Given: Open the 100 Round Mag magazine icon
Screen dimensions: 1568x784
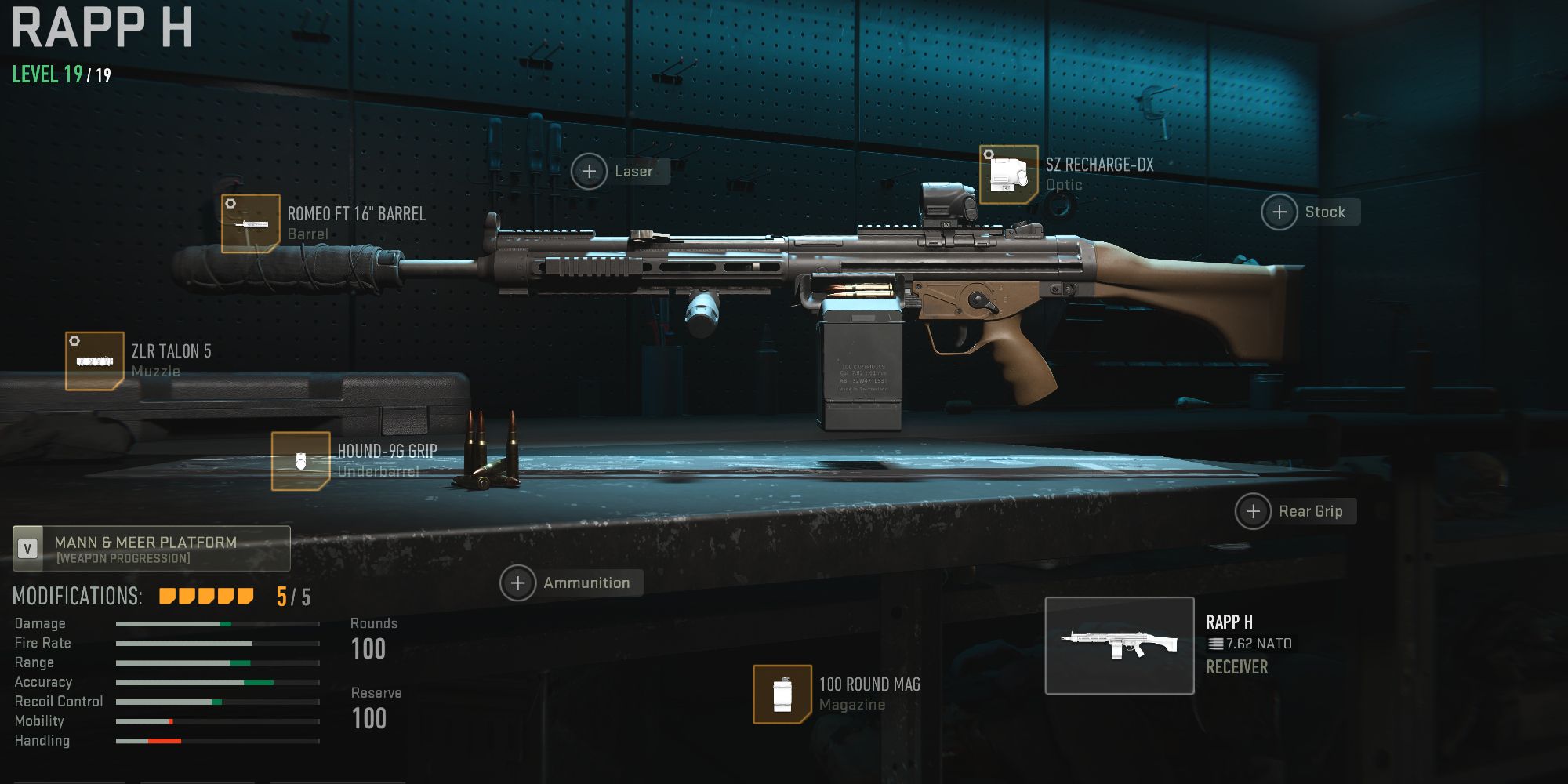Looking at the screenshot, I should pyautogui.click(x=782, y=695).
